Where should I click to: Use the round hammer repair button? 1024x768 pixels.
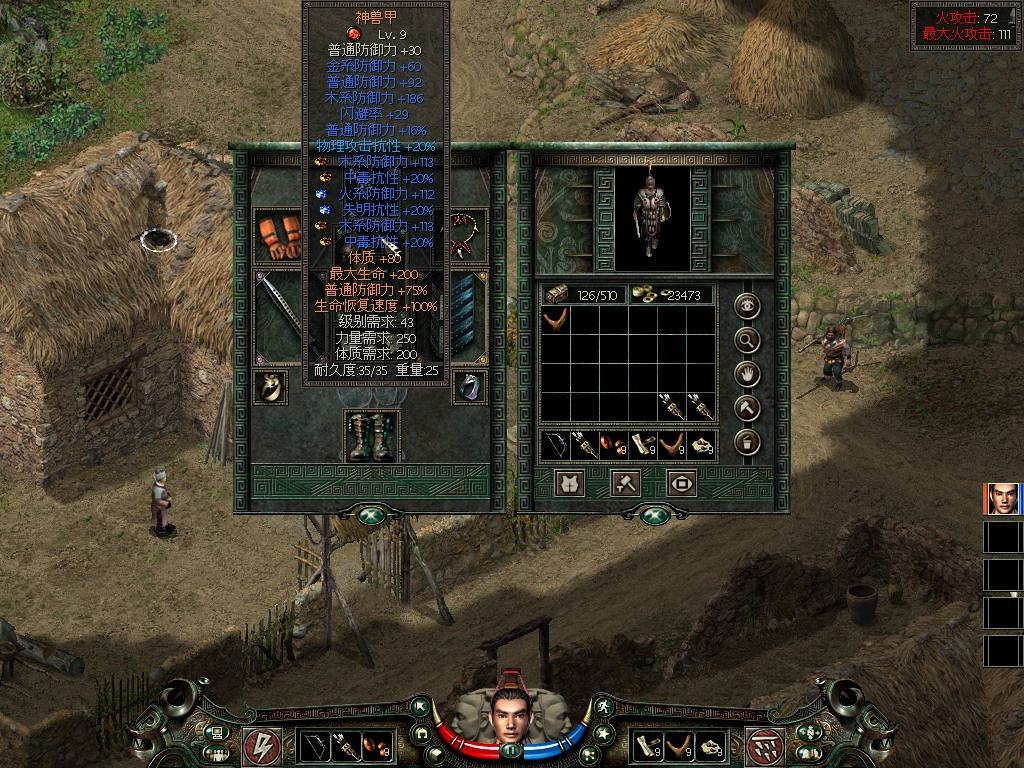coord(748,408)
